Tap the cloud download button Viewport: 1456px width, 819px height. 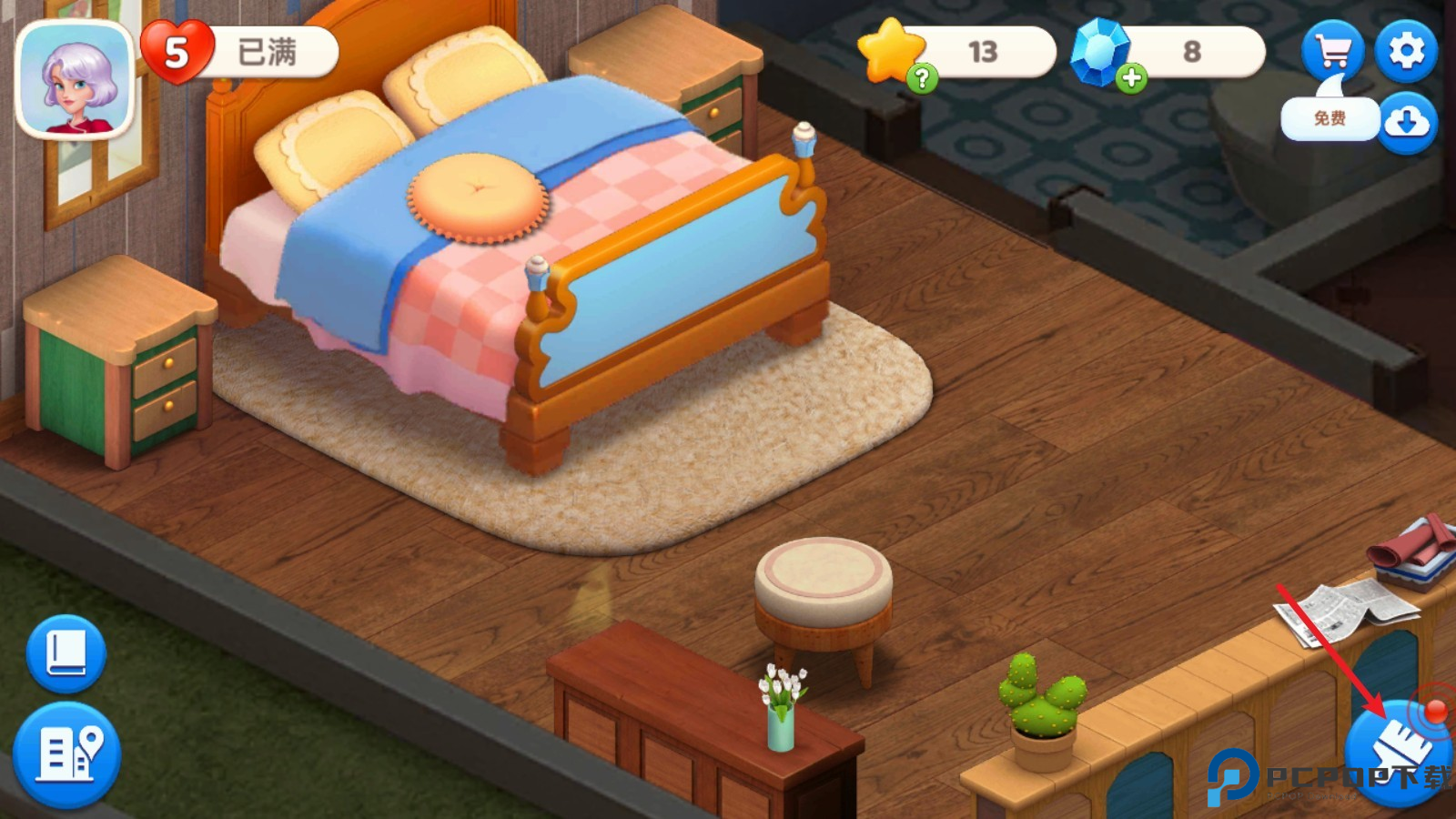(x=1407, y=121)
